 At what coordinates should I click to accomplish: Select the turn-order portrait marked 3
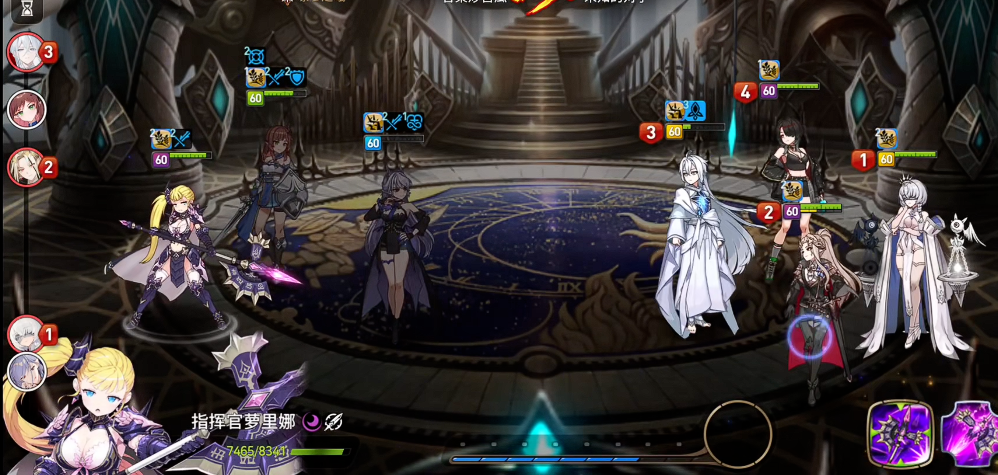pos(26,51)
